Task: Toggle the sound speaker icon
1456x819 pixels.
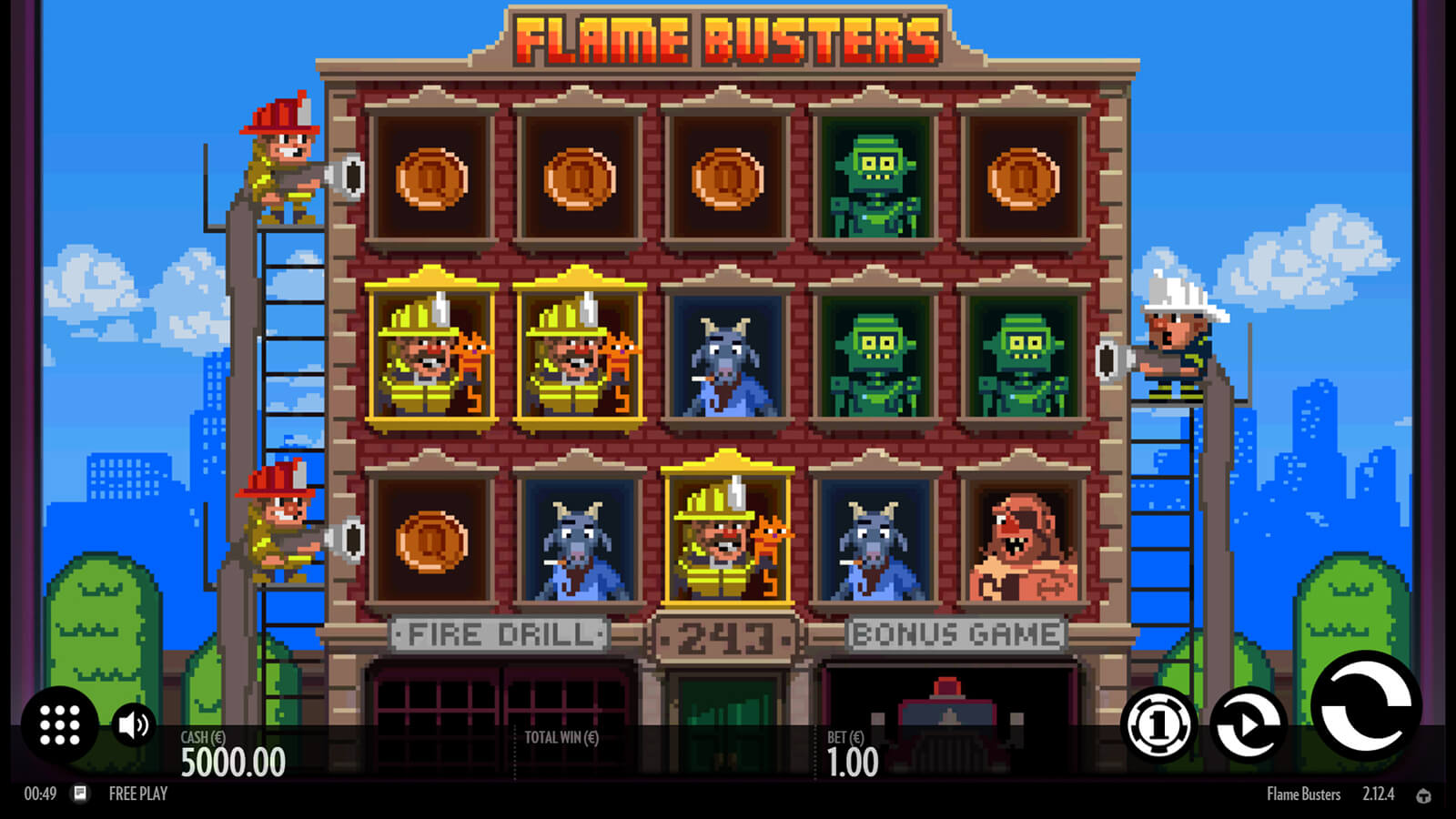Action: pos(134,725)
